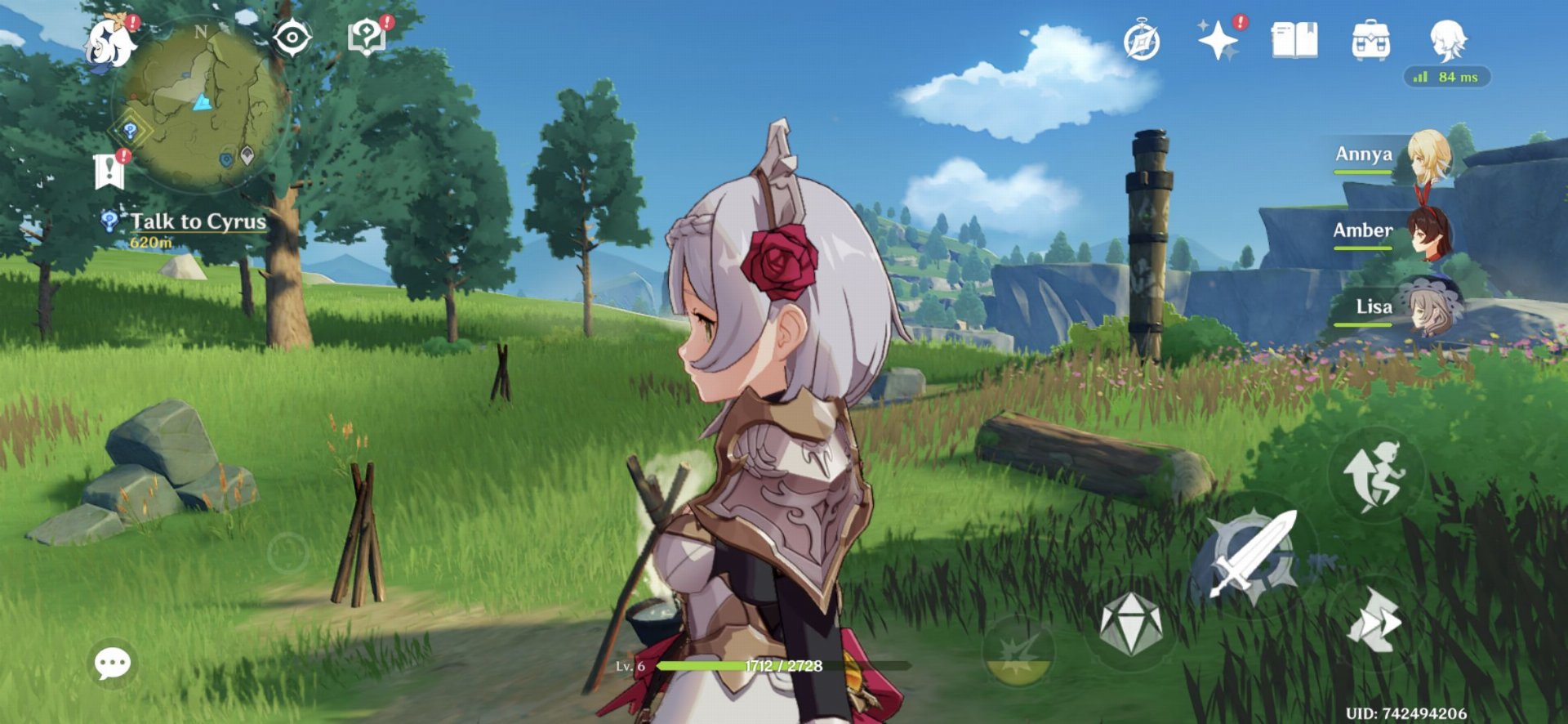The height and width of the screenshot is (724, 1568).
Task: Toggle Elemental Sight eye icon
Action: [292, 38]
